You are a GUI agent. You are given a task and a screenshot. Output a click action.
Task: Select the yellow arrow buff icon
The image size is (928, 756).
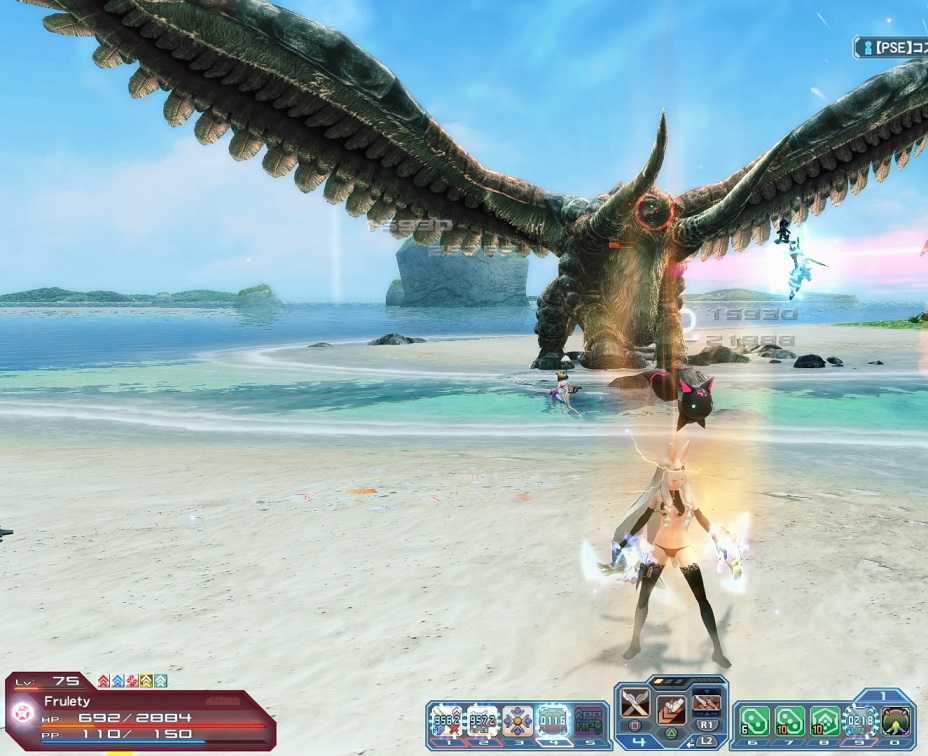(145, 681)
